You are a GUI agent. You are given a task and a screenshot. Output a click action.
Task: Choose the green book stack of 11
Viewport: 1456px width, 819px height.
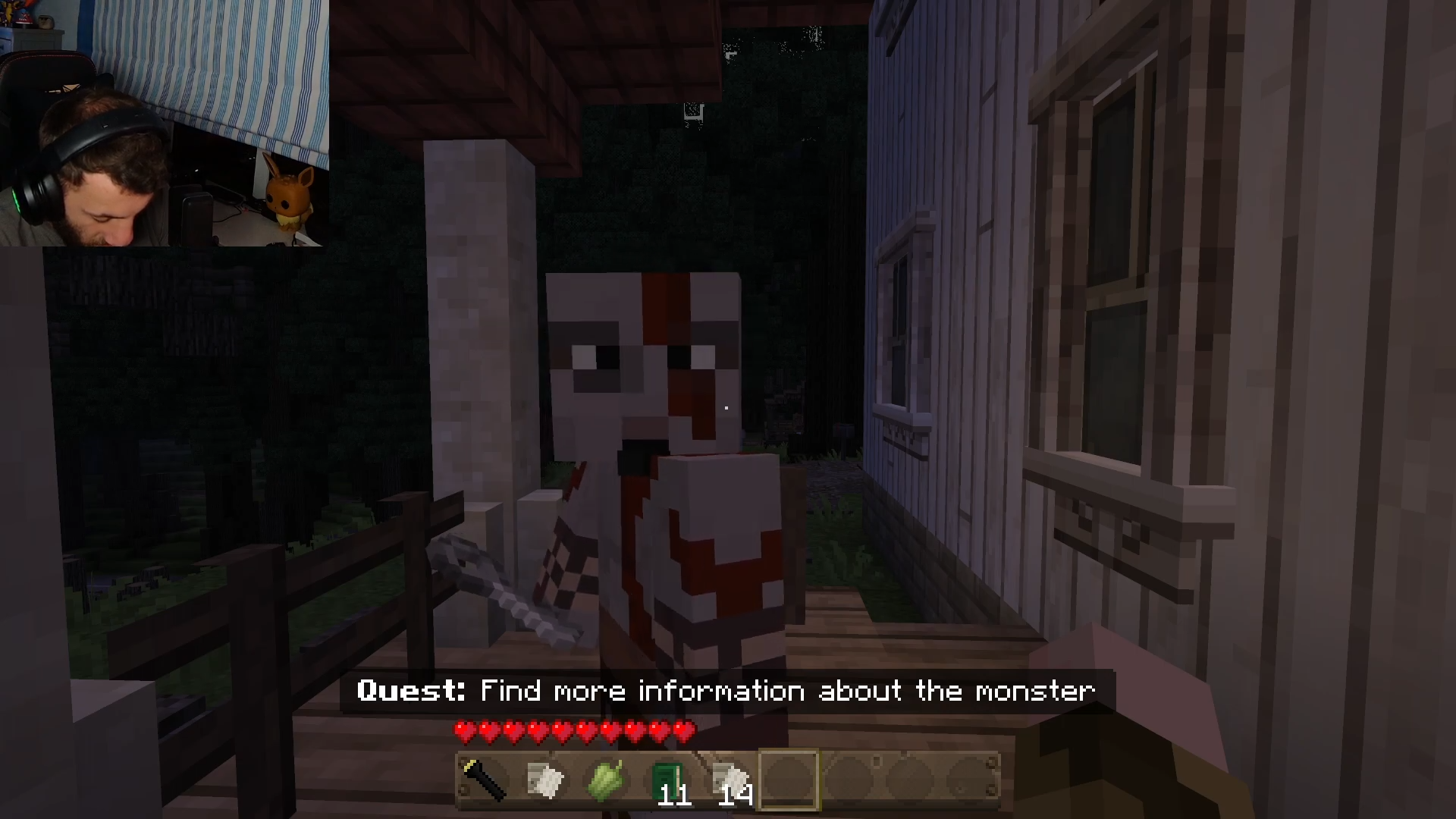pos(667,780)
